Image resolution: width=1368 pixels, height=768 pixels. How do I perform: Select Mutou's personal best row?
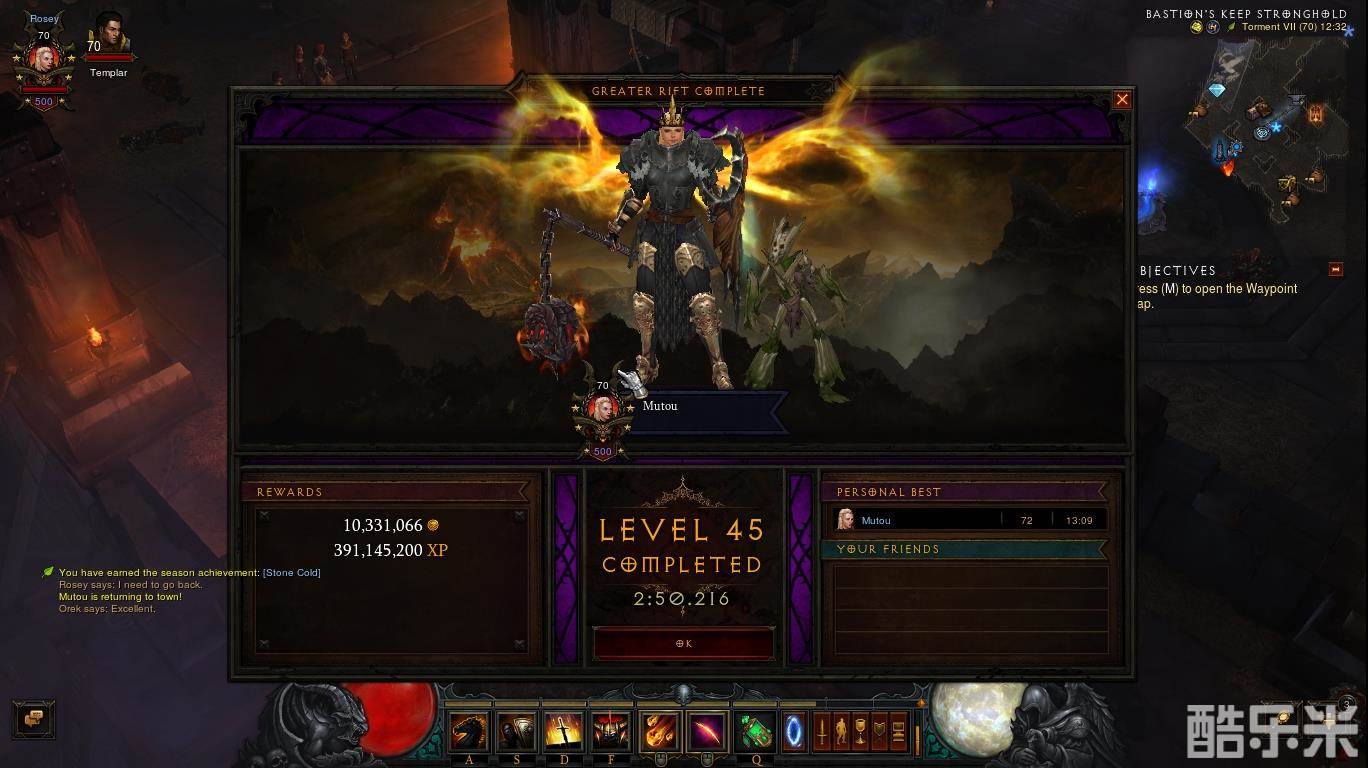pos(968,520)
